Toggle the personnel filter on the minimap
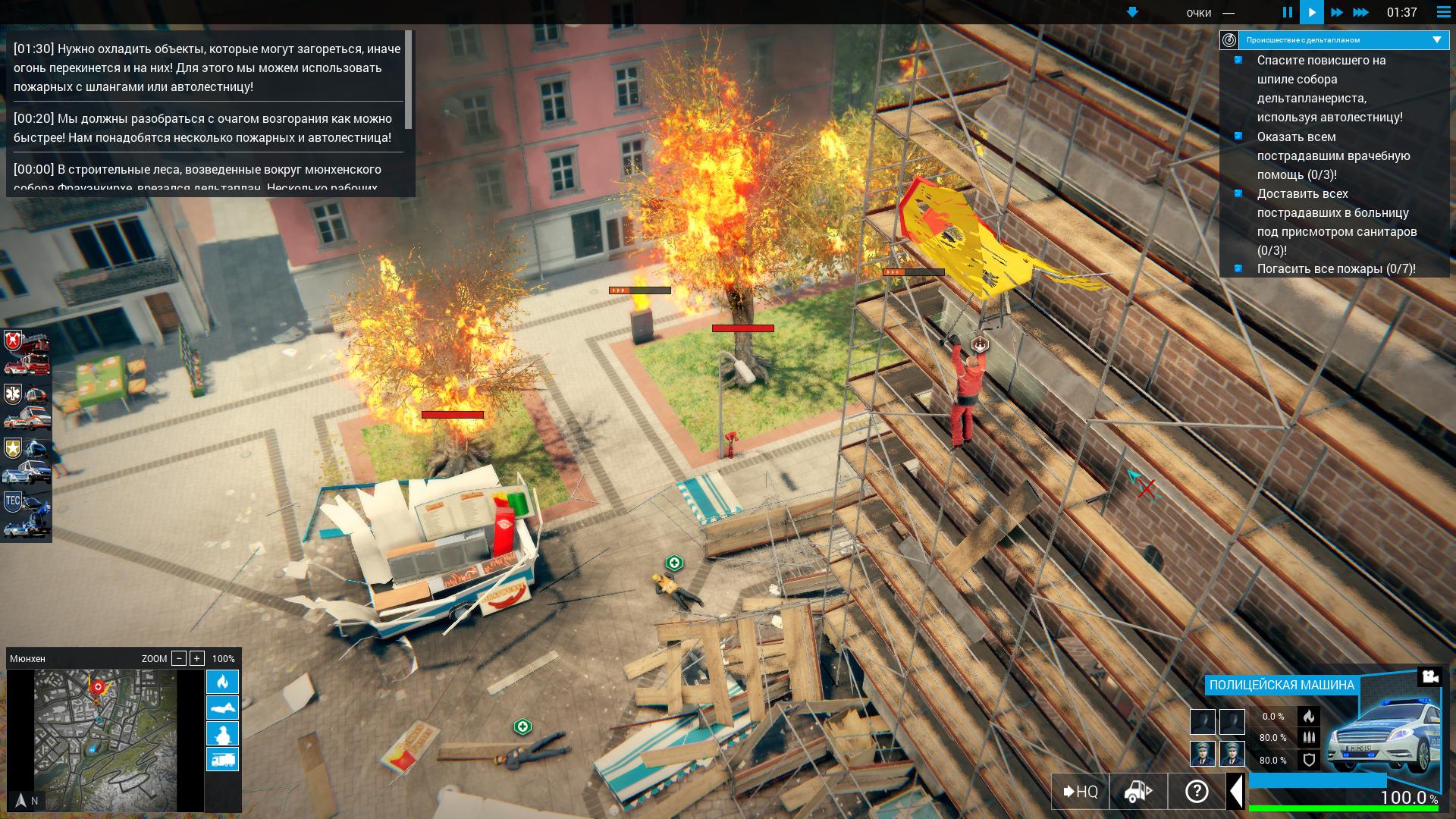The height and width of the screenshot is (819, 1456). [222, 733]
